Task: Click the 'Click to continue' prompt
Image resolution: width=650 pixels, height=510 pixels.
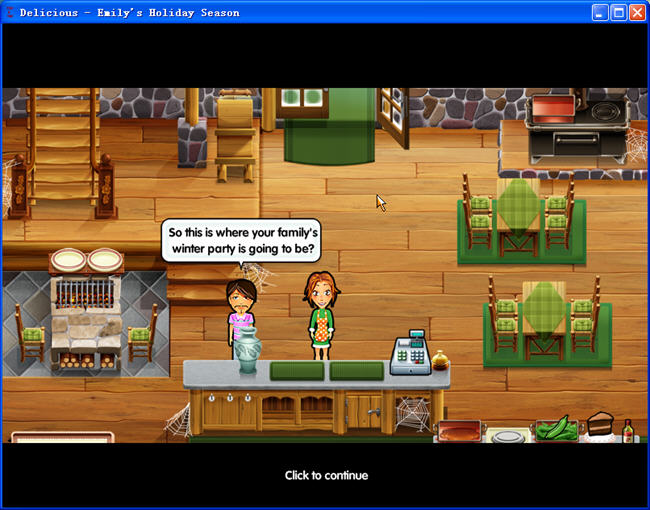Action: (326, 475)
